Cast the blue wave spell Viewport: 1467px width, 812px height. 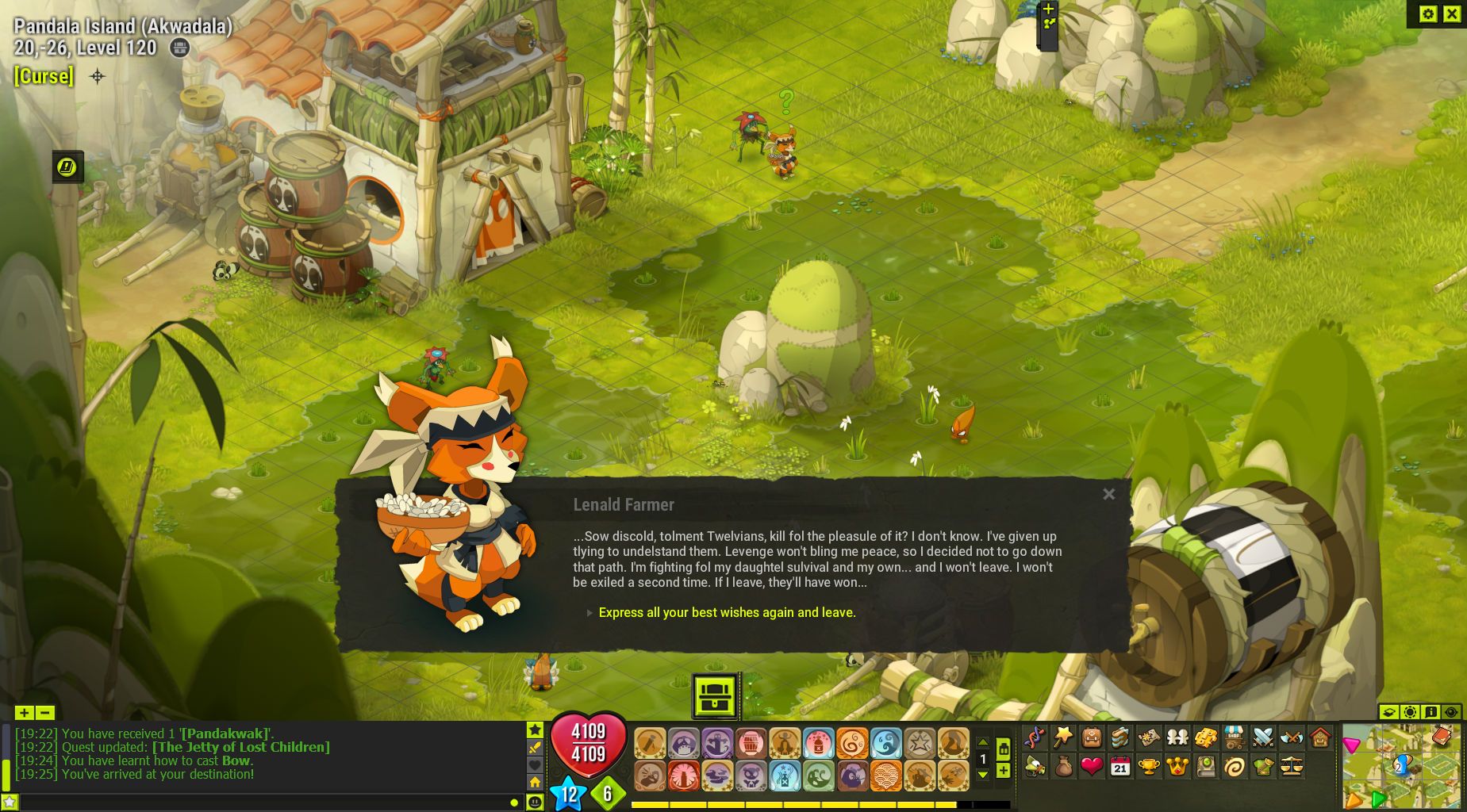(885, 744)
